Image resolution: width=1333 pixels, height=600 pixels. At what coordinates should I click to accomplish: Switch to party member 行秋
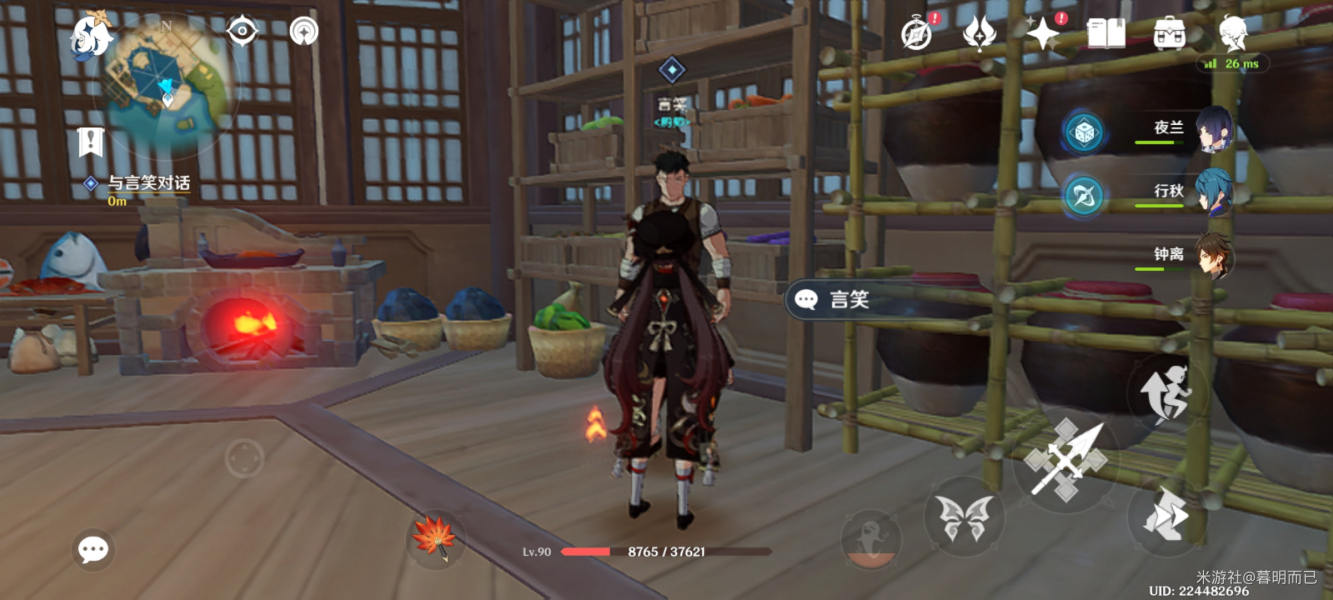[1213, 193]
